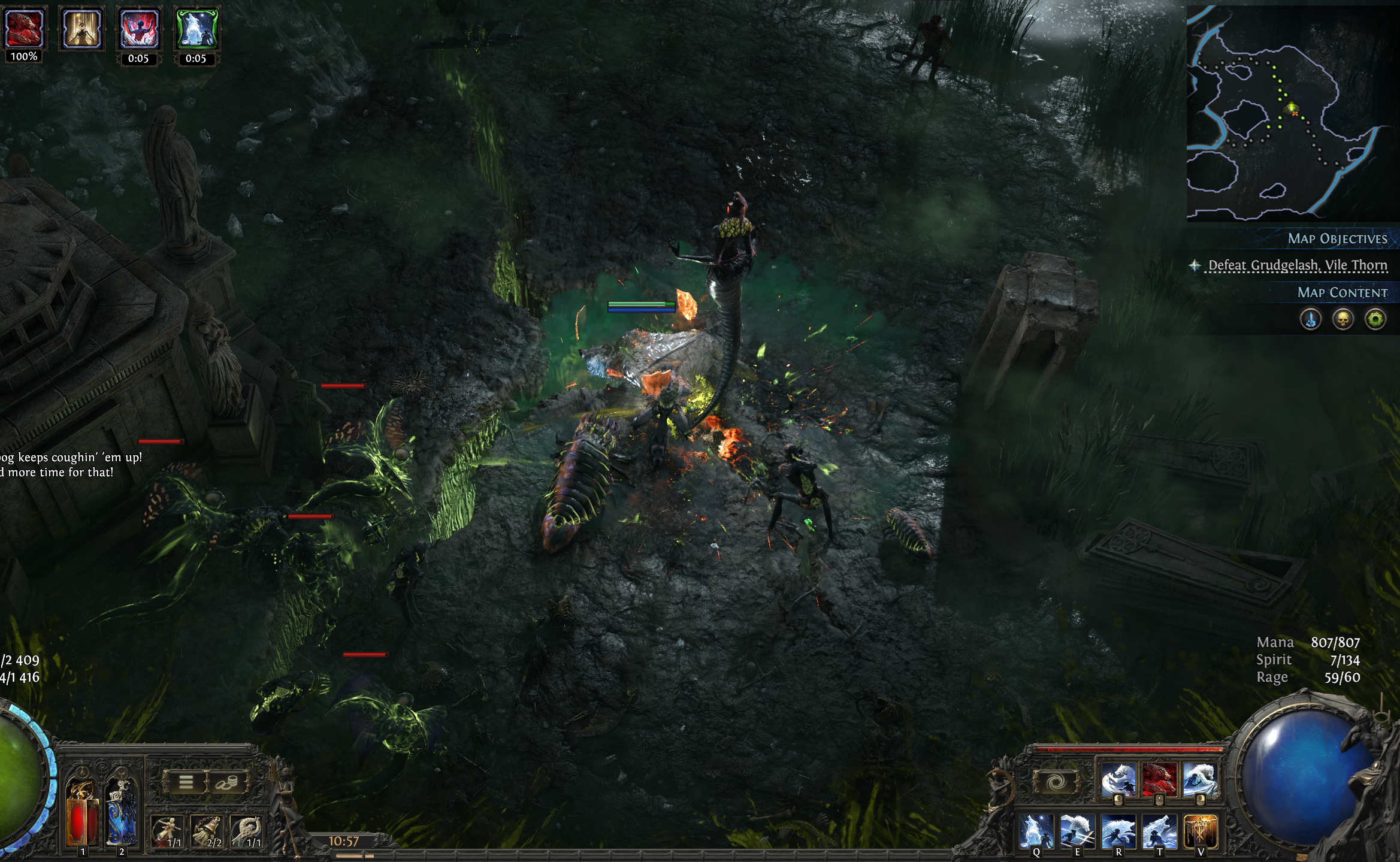Open the minimap

coord(1292,113)
